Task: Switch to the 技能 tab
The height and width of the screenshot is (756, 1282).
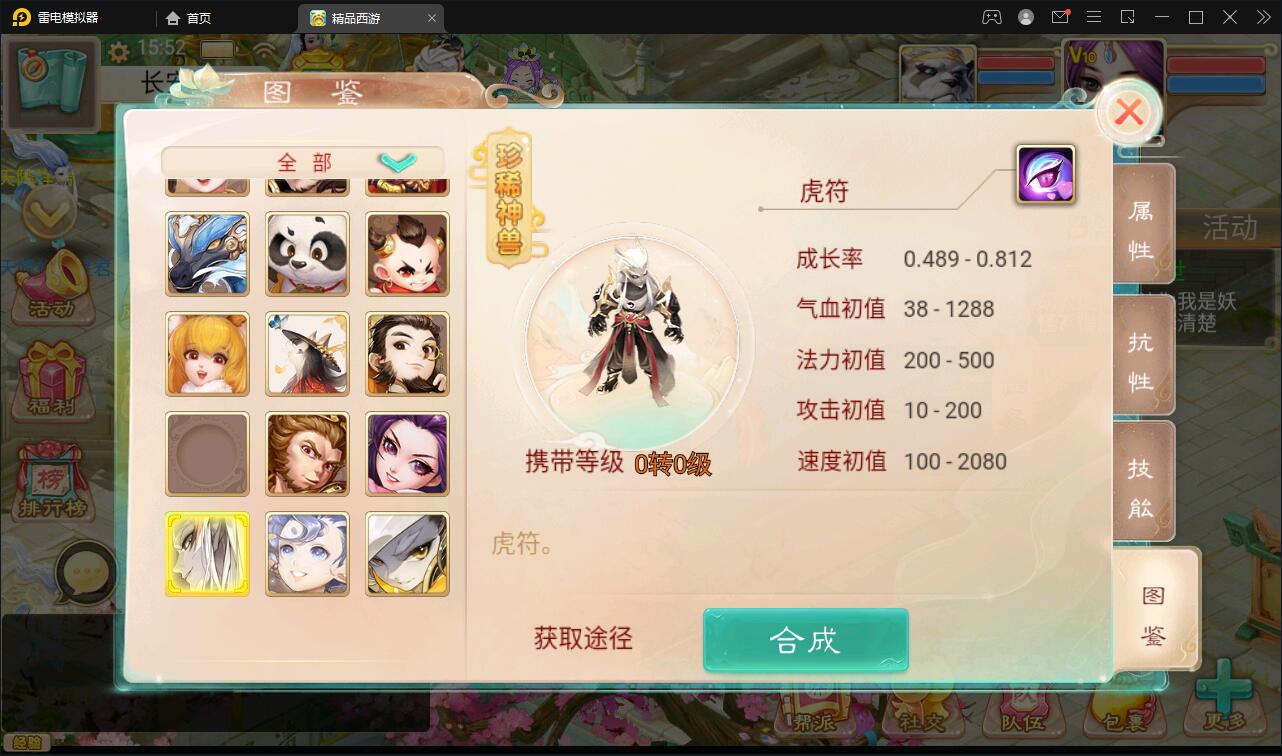Action: 1142,482
